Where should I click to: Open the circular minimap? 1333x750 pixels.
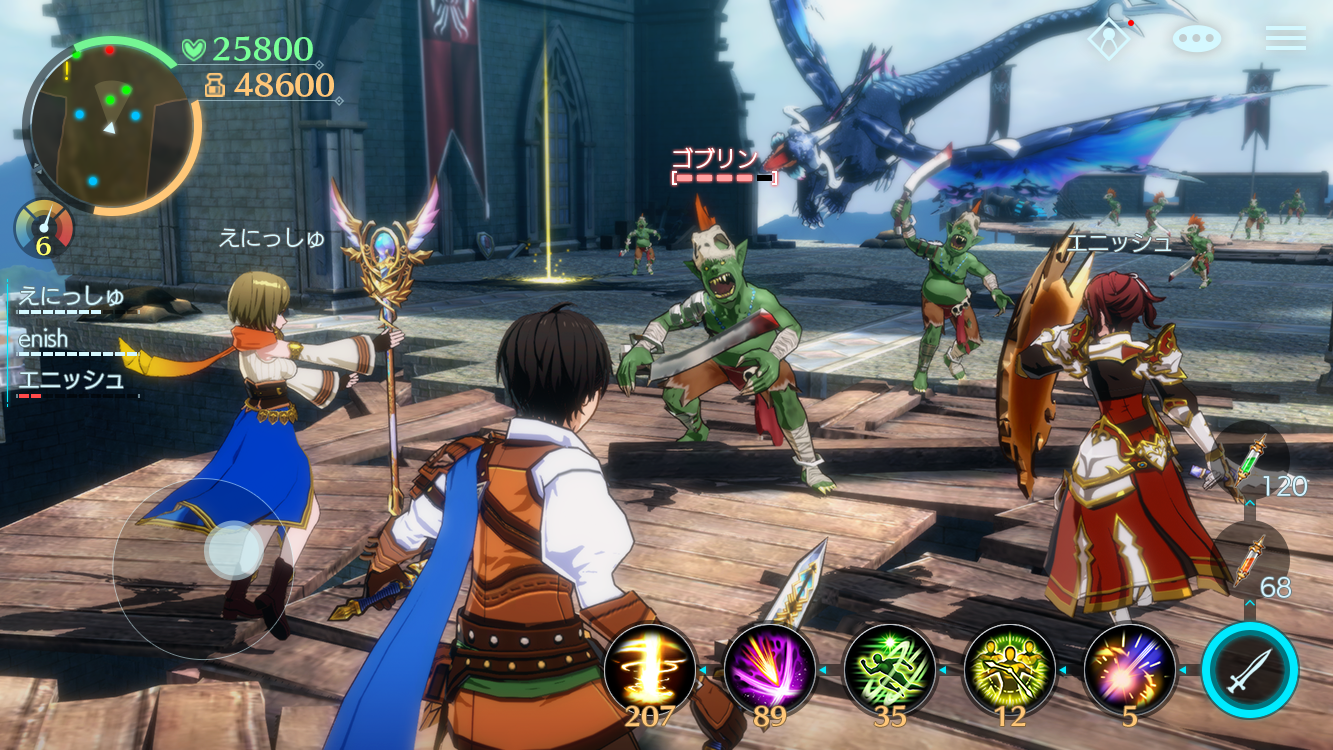tap(110, 125)
